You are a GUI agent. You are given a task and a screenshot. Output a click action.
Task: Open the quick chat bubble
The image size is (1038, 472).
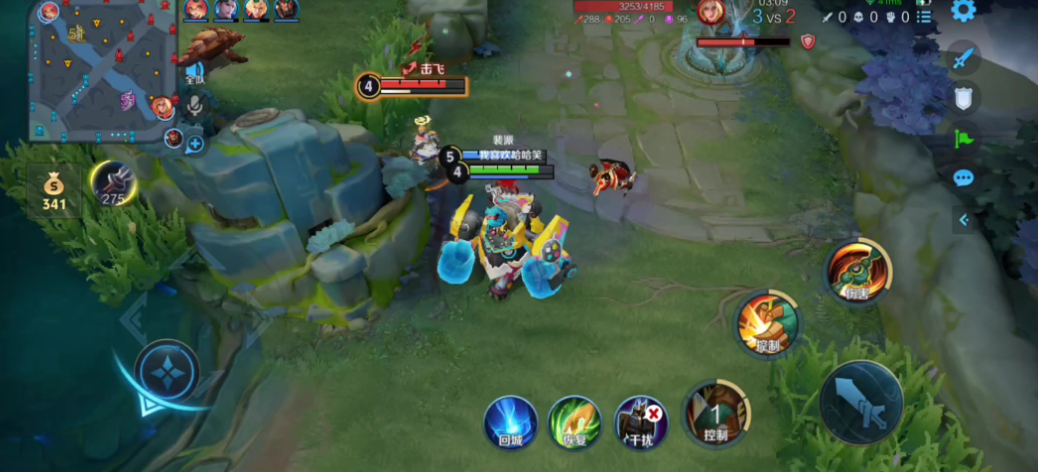pos(963,178)
